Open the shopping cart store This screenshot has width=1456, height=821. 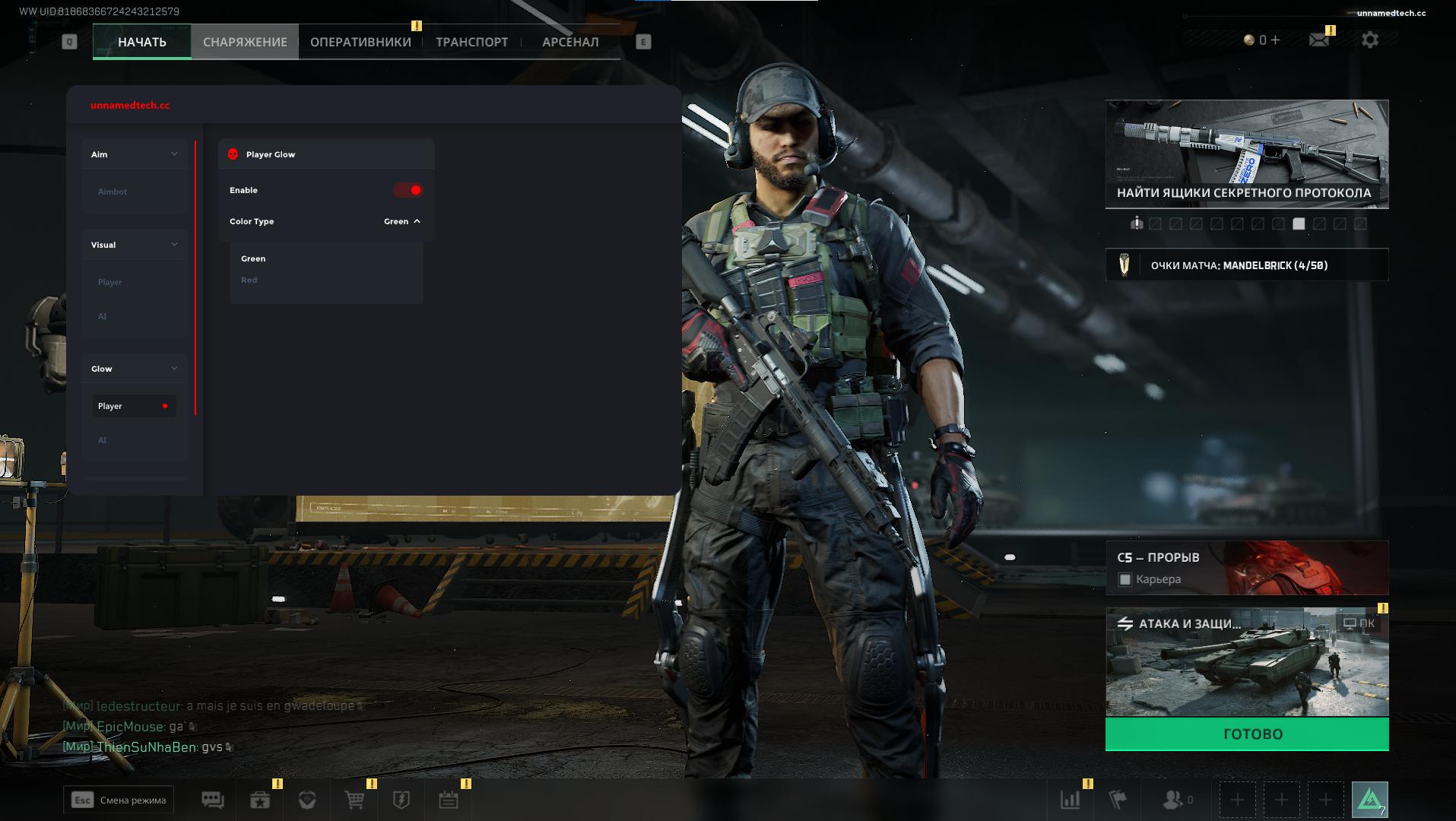(x=354, y=800)
